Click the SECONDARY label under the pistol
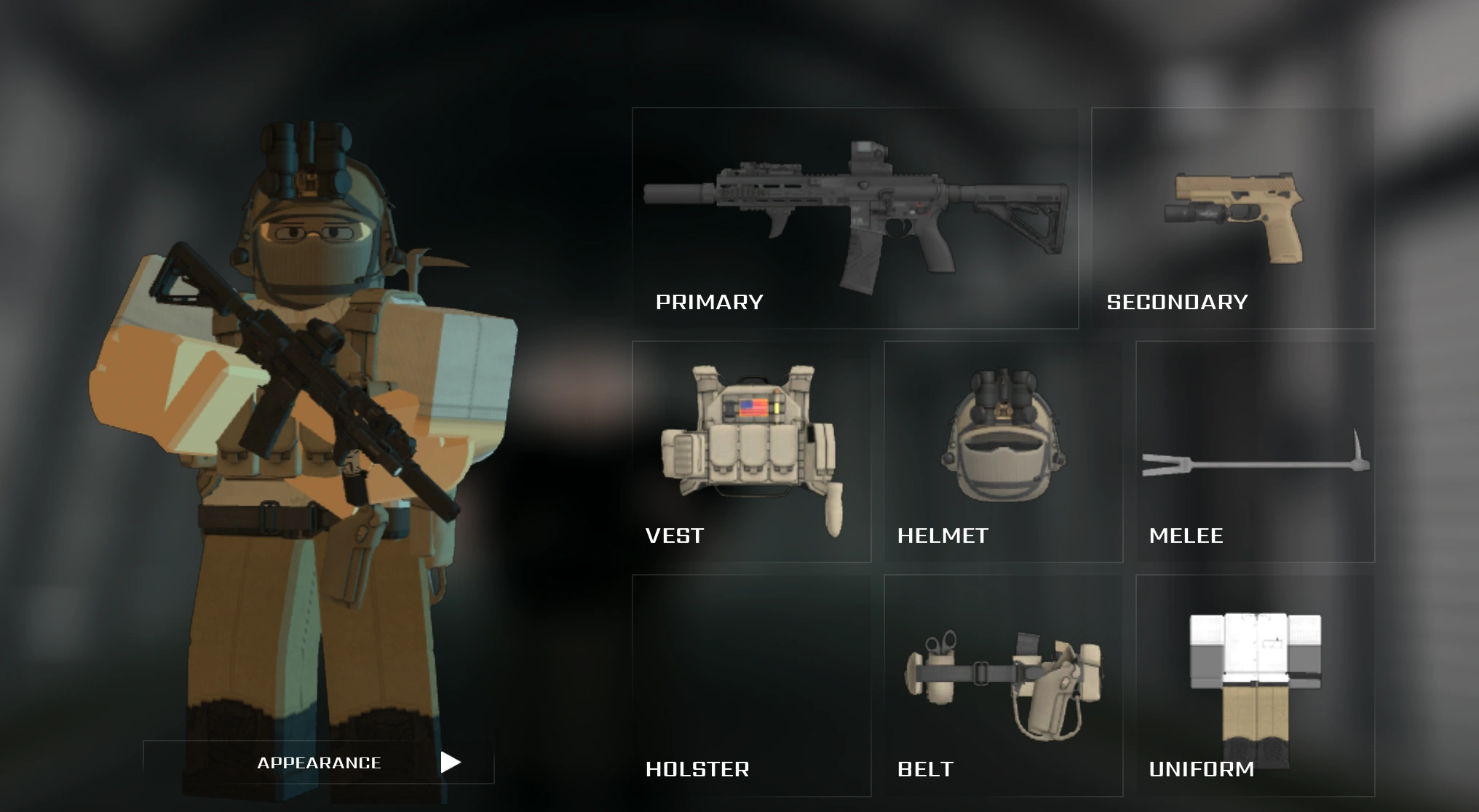The image size is (1479, 812). tap(1175, 301)
